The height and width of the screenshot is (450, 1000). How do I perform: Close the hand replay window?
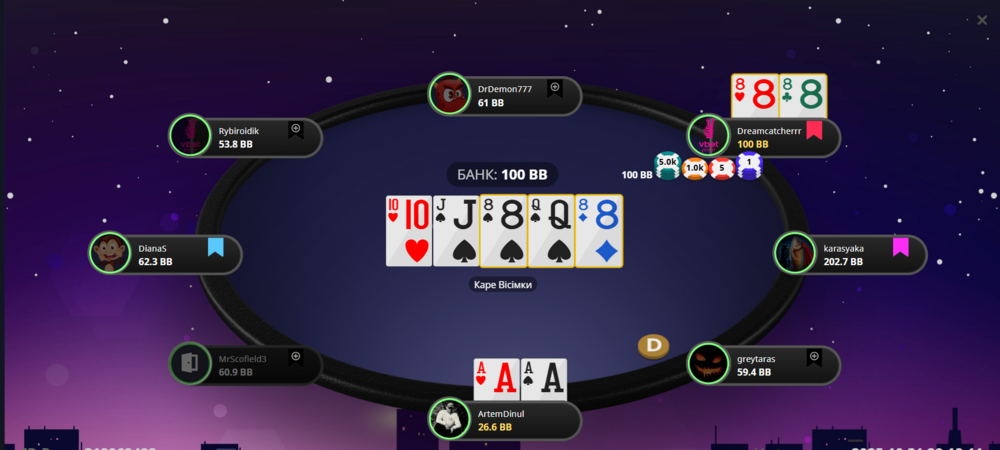click(x=982, y=19)
